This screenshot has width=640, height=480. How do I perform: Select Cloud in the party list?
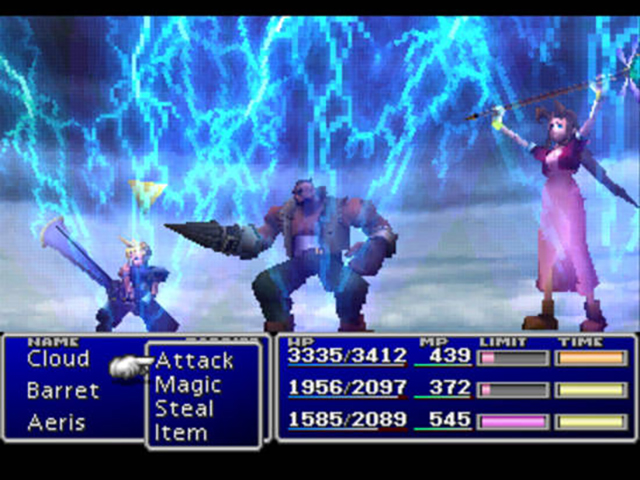[58, 359]
